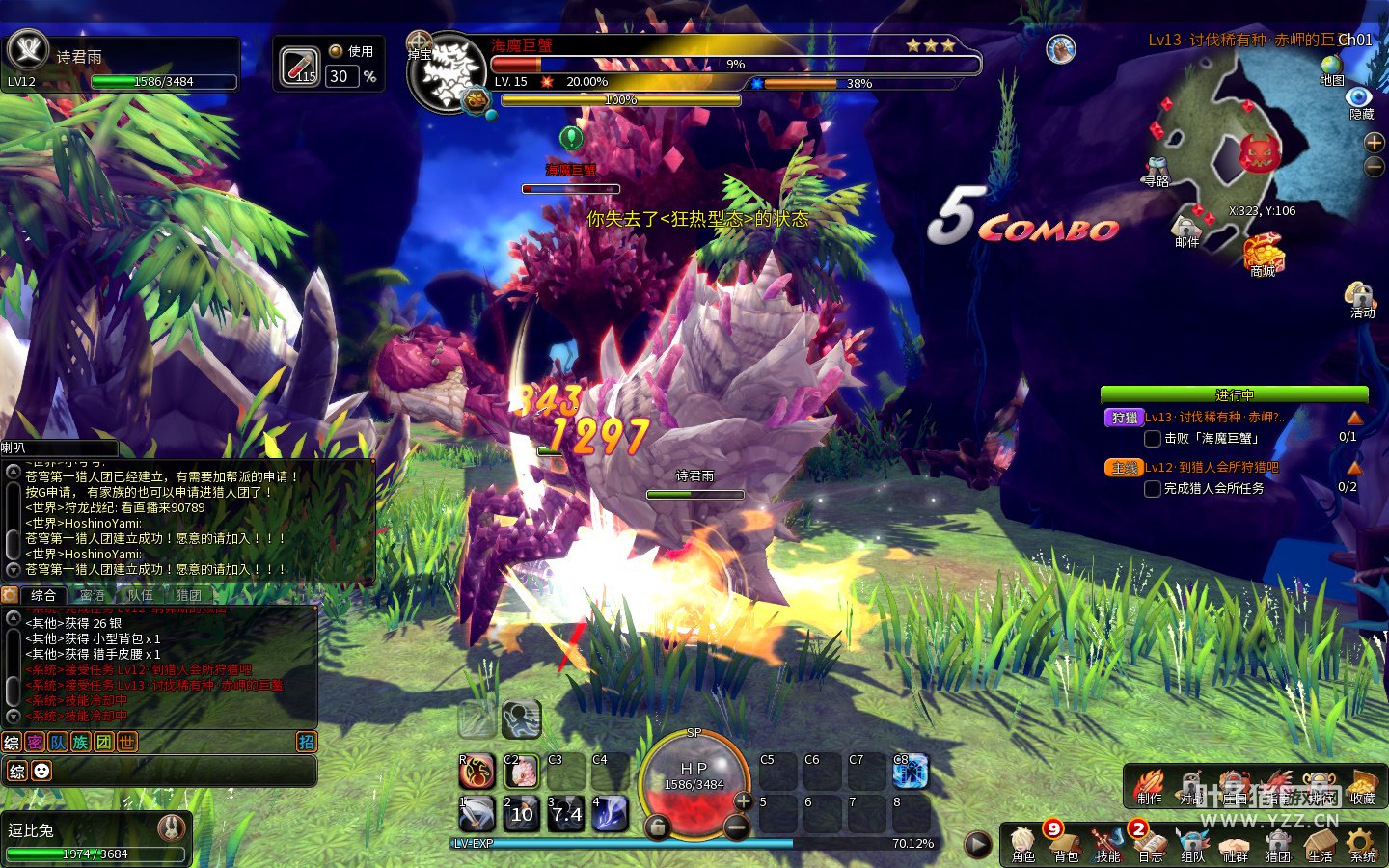Open the 系统 system settings gear
This screenshot has height=868, width=1389.
pyautogui.click(x=1362, y=844)
